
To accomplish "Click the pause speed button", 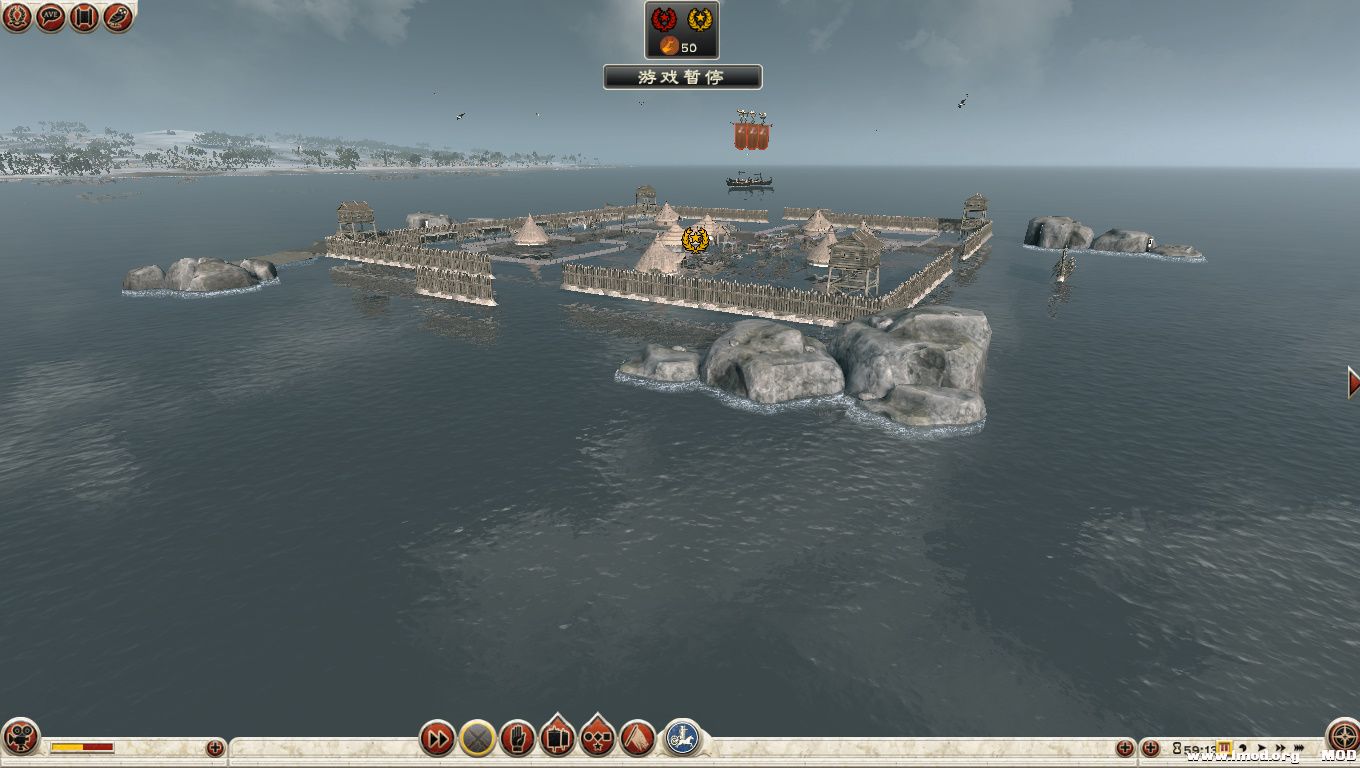I will (x=1223, y=747).
